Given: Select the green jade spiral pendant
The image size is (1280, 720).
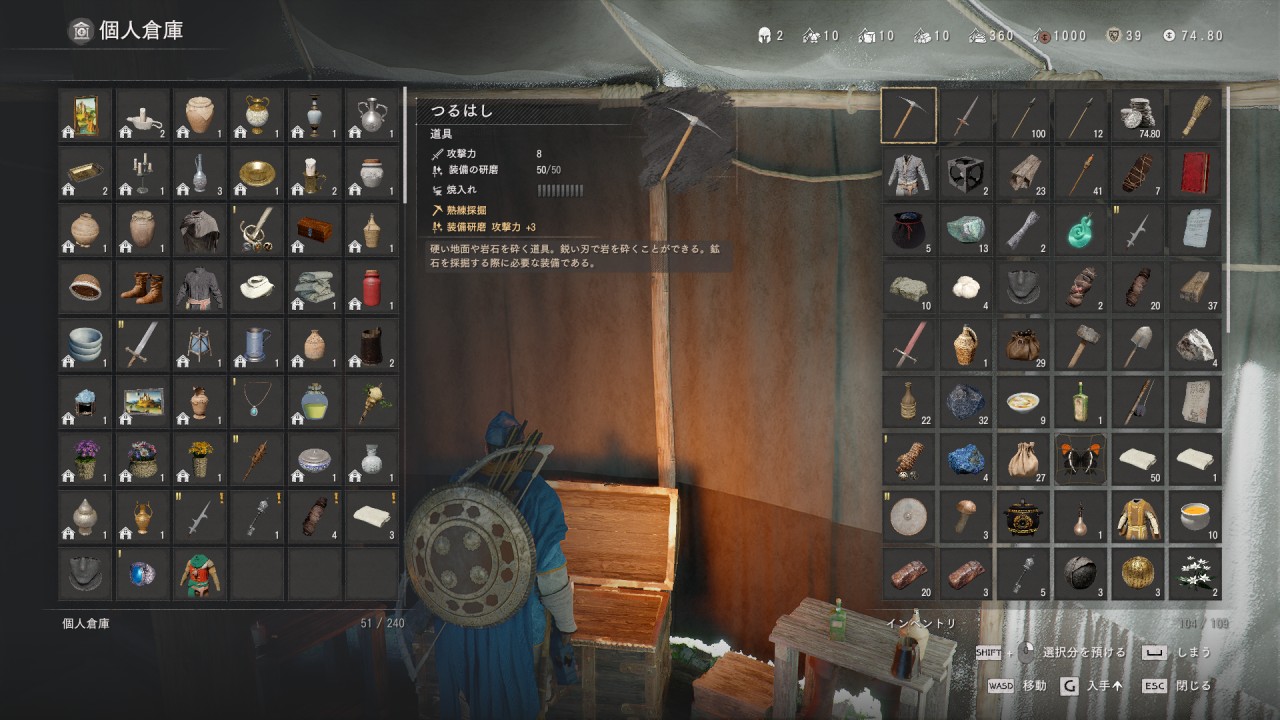Looking at the screenshot, I should pyautogui.click(x=1081, y=231).
